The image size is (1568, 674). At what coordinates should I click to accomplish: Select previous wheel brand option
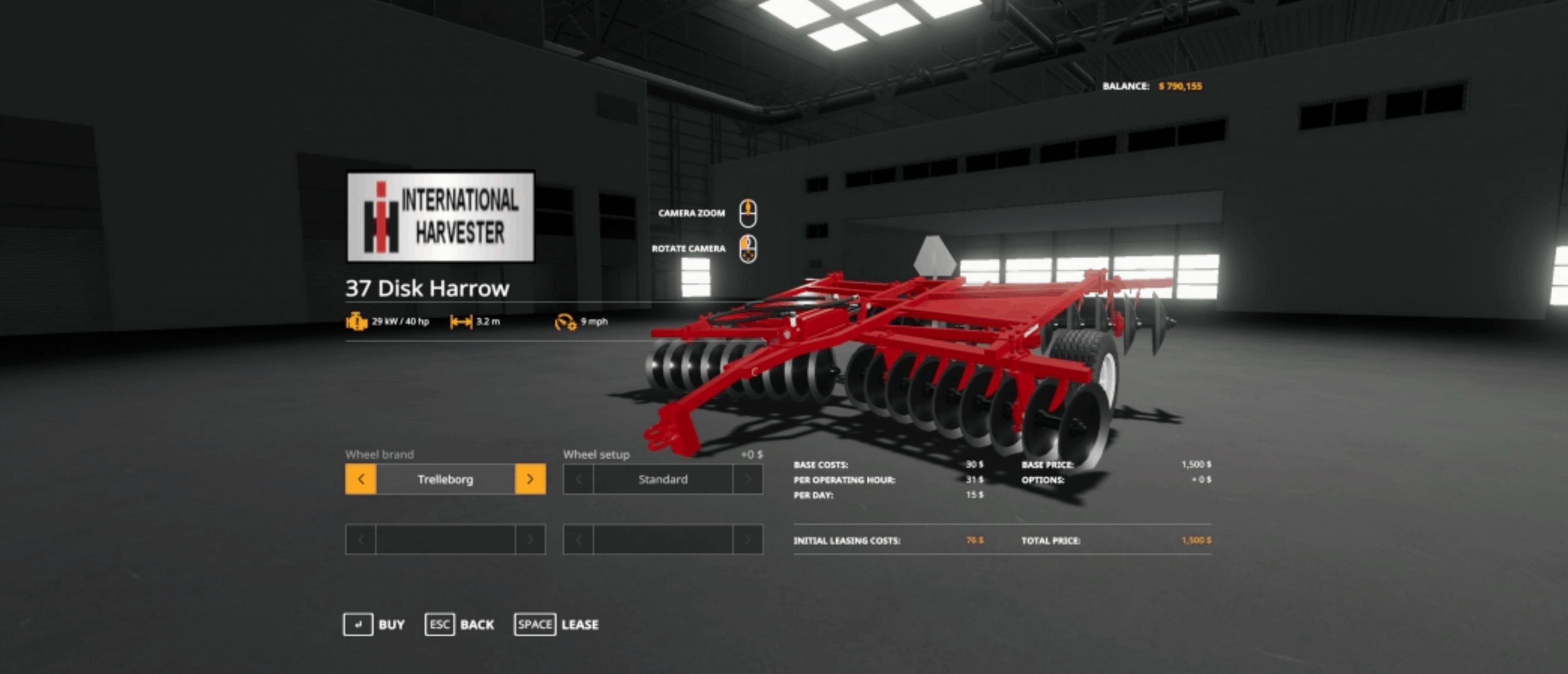tap(360, 479)
